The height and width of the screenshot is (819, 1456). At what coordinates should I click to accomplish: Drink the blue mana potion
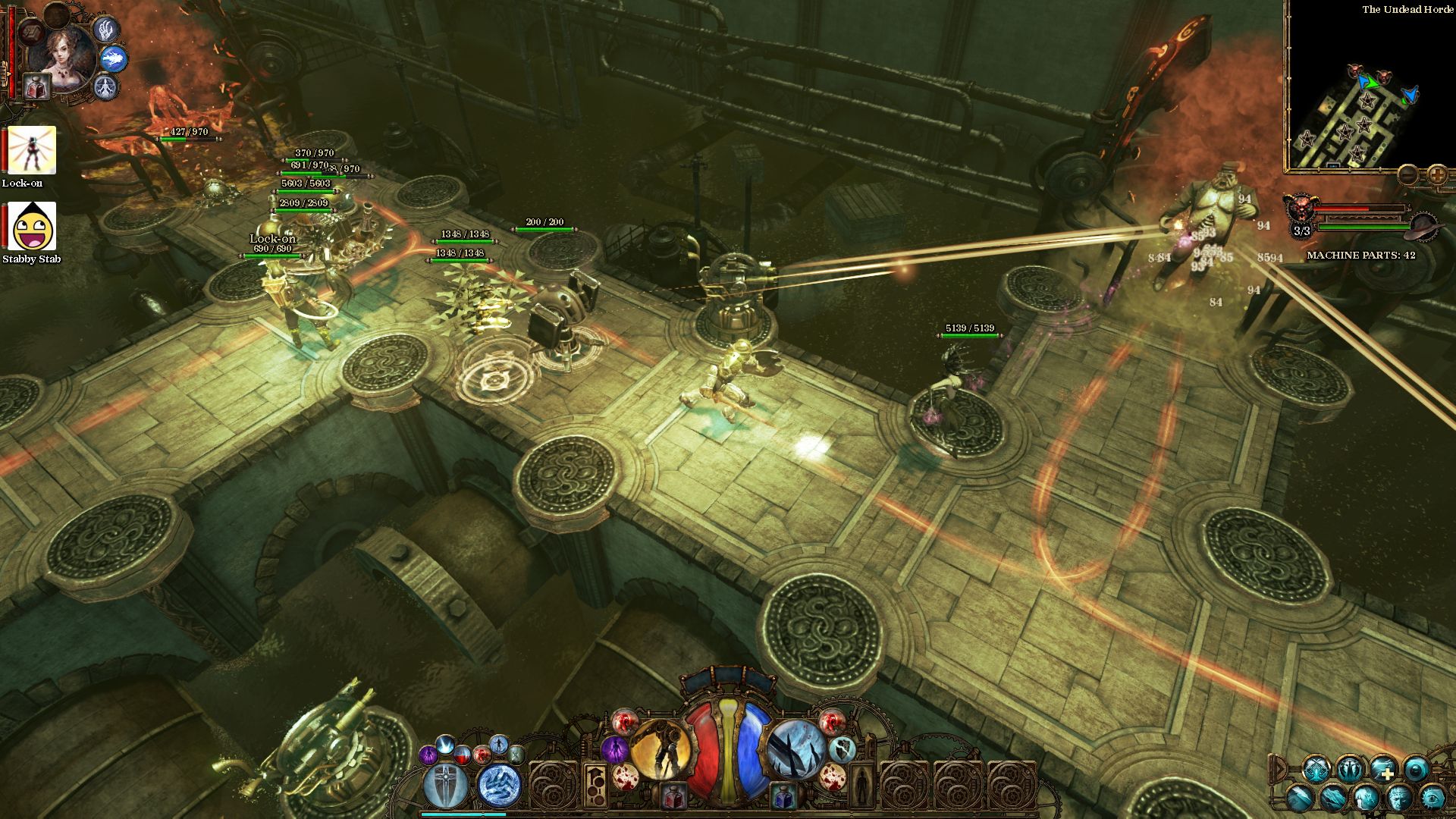(x=783, y=796)
